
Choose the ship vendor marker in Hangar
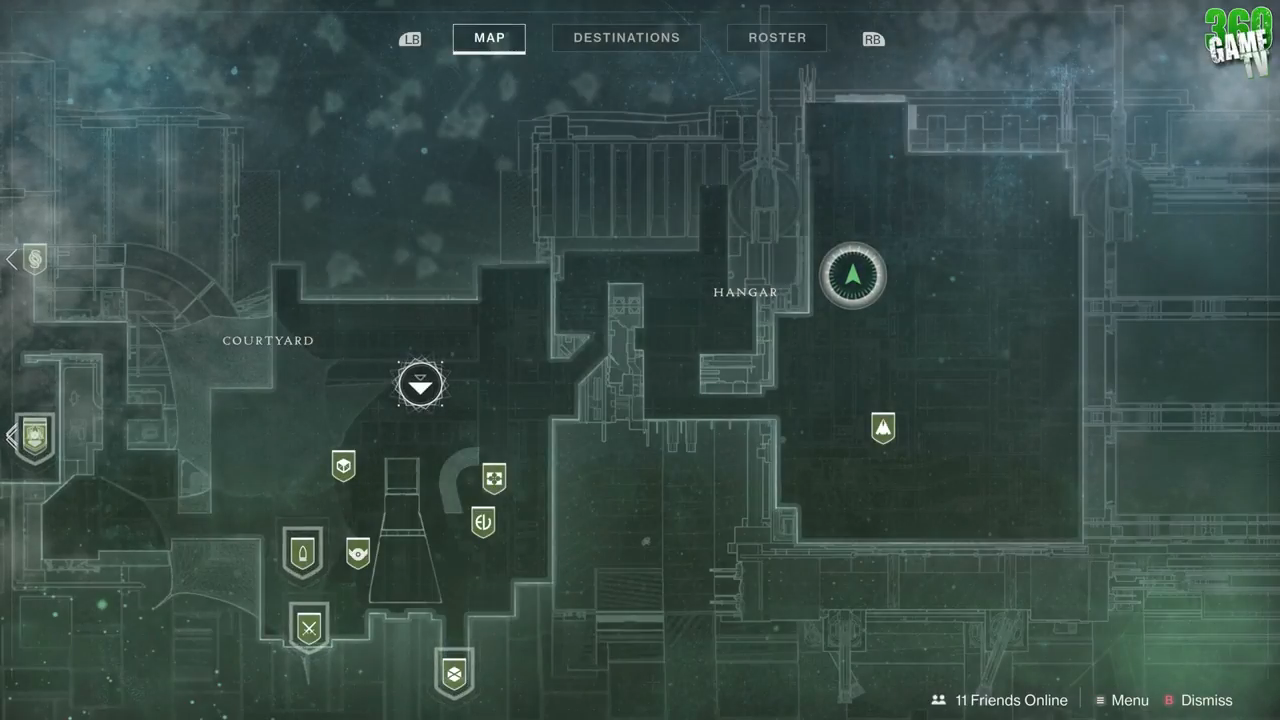[882, 428]
